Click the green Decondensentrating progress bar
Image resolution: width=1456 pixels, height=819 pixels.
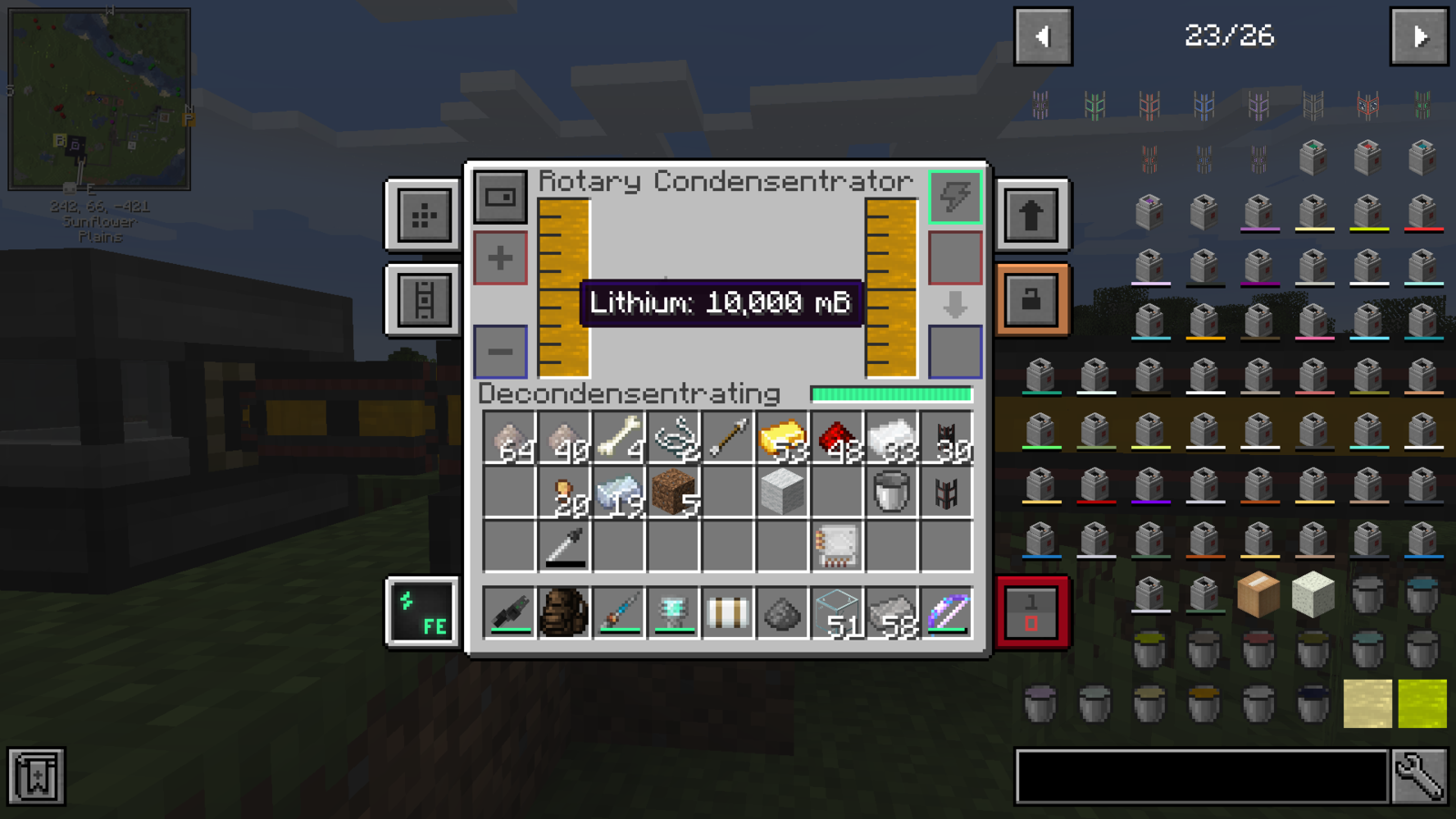tap(892, 394)
